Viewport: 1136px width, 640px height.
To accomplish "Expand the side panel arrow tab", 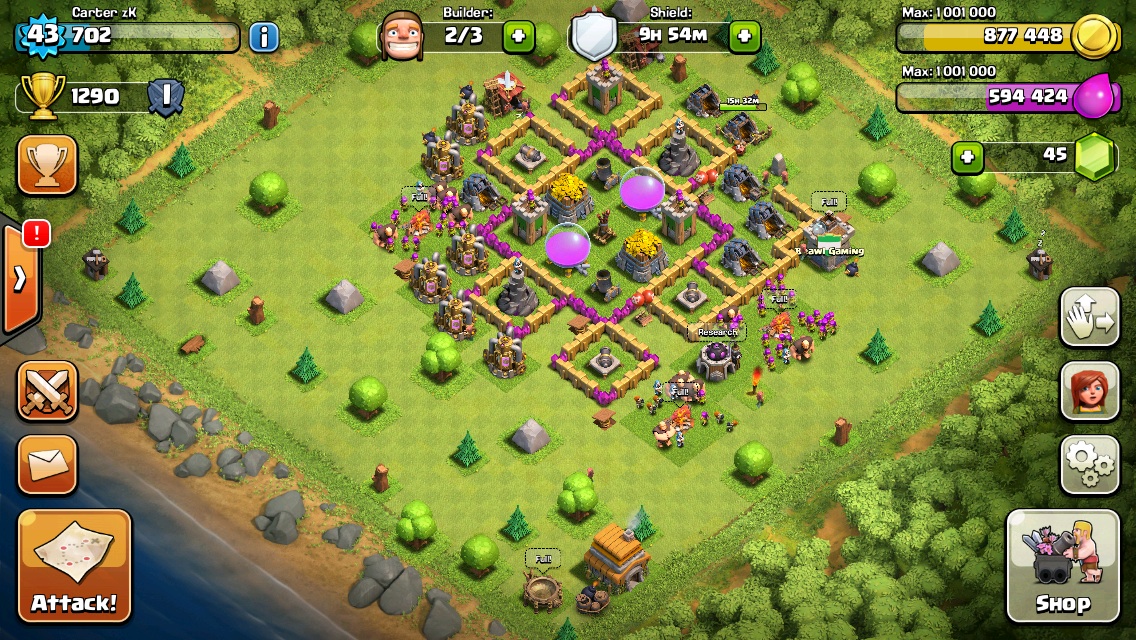I will [x=20, y=278].
